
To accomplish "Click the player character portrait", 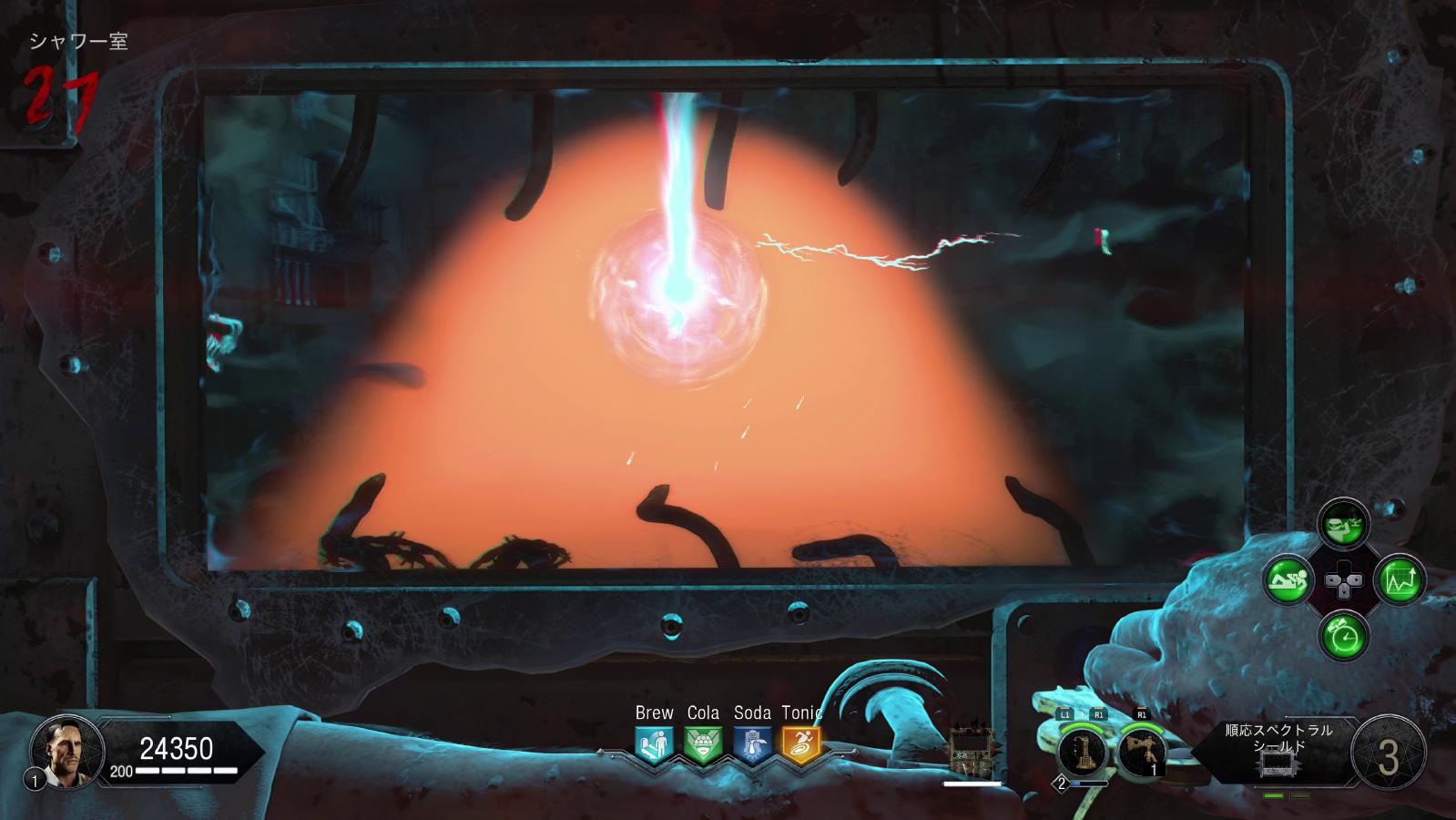I will tap(62, 750).
